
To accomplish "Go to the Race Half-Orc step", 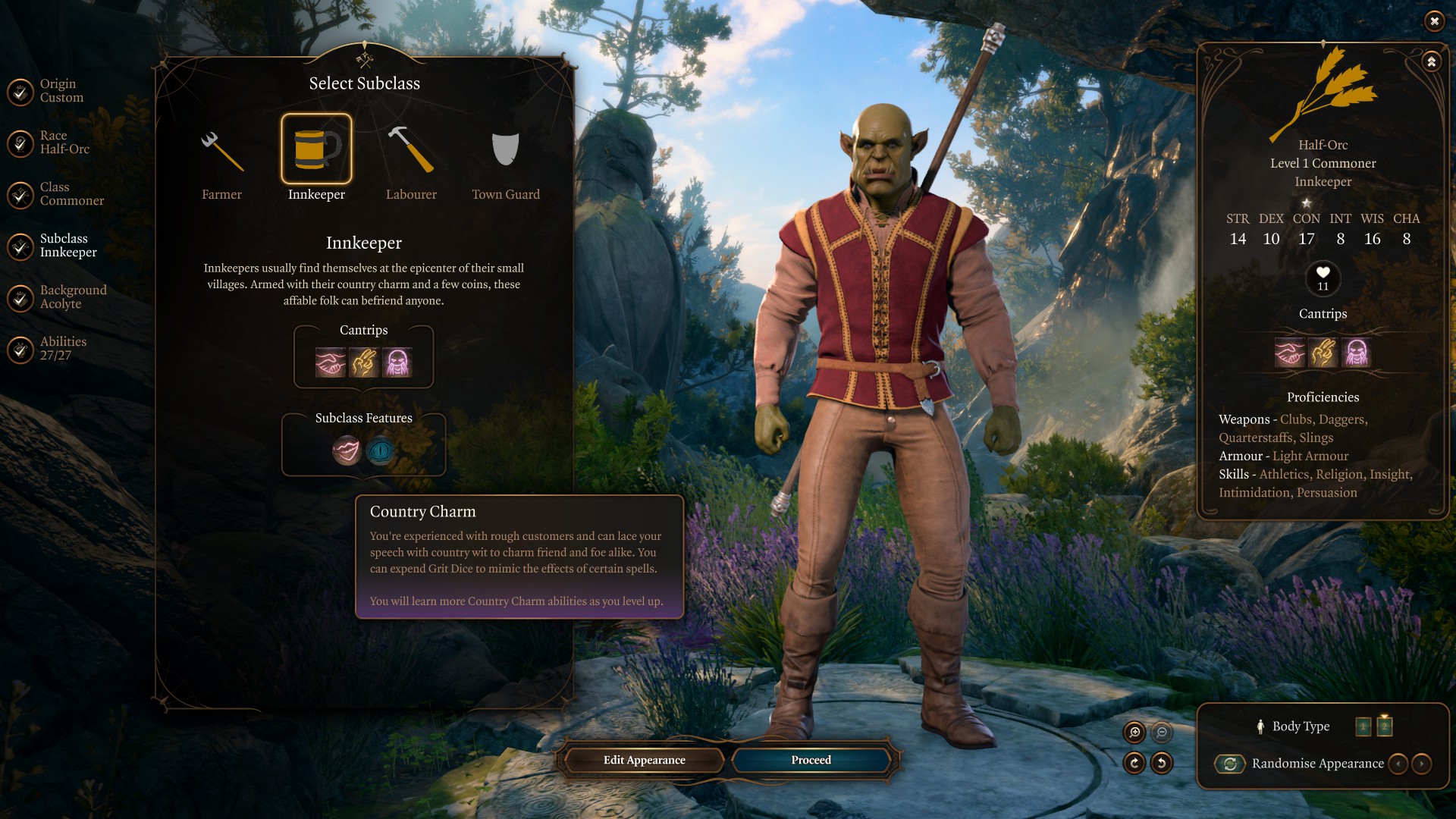I will click(x=20, y=143).
